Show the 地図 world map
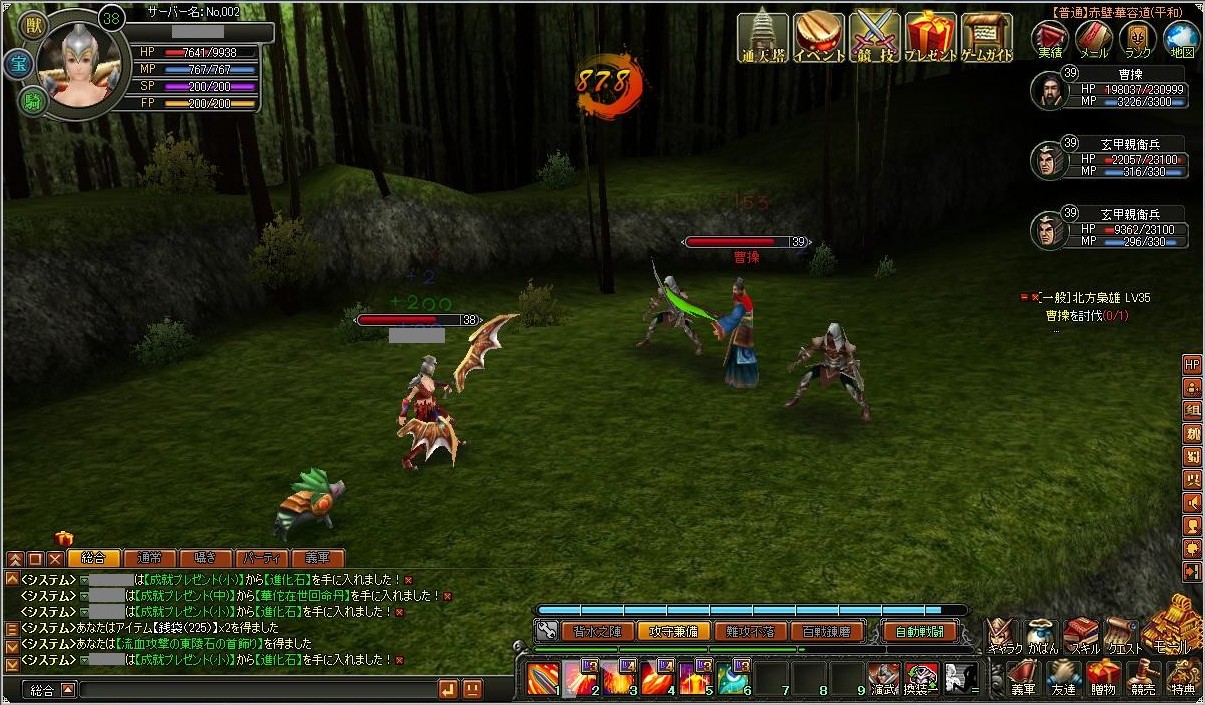The height and width of the screenshot is (705, 1205). (x=1182, y=40)
